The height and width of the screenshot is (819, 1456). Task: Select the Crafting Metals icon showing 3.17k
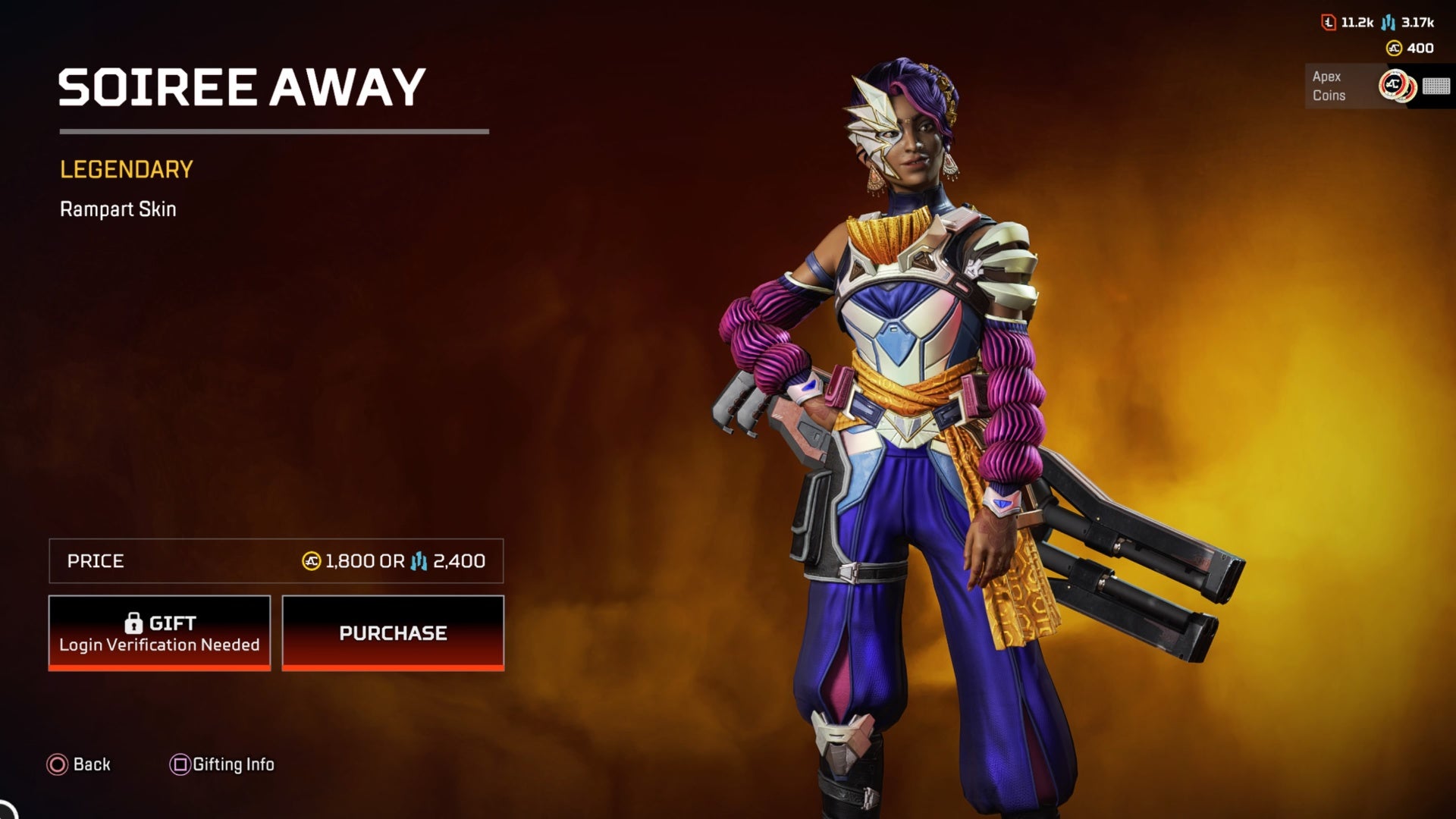pyautogui.click(x=1388, y=23)
